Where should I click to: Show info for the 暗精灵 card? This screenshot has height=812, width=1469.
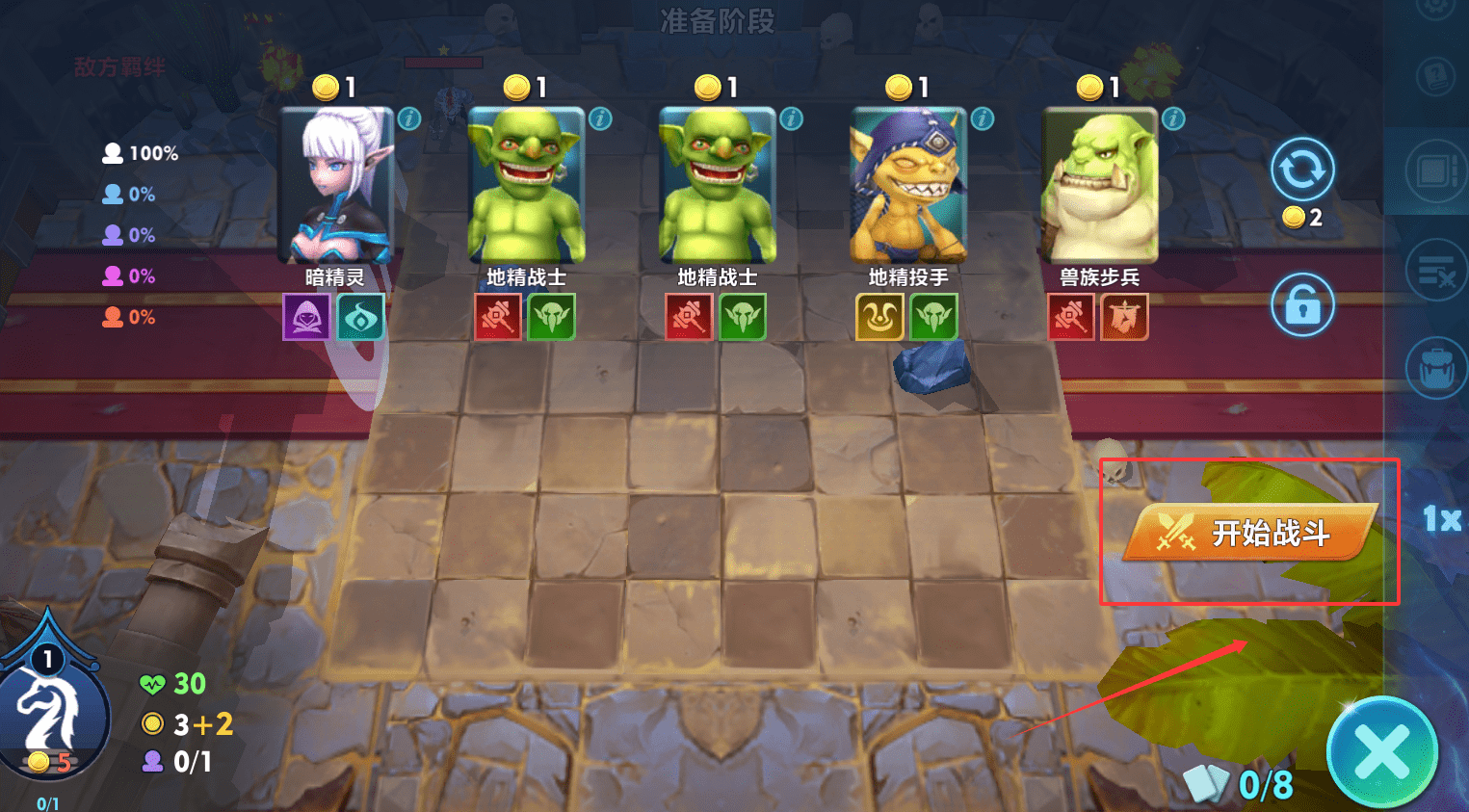pyautogui.click(x=409, y=118)
